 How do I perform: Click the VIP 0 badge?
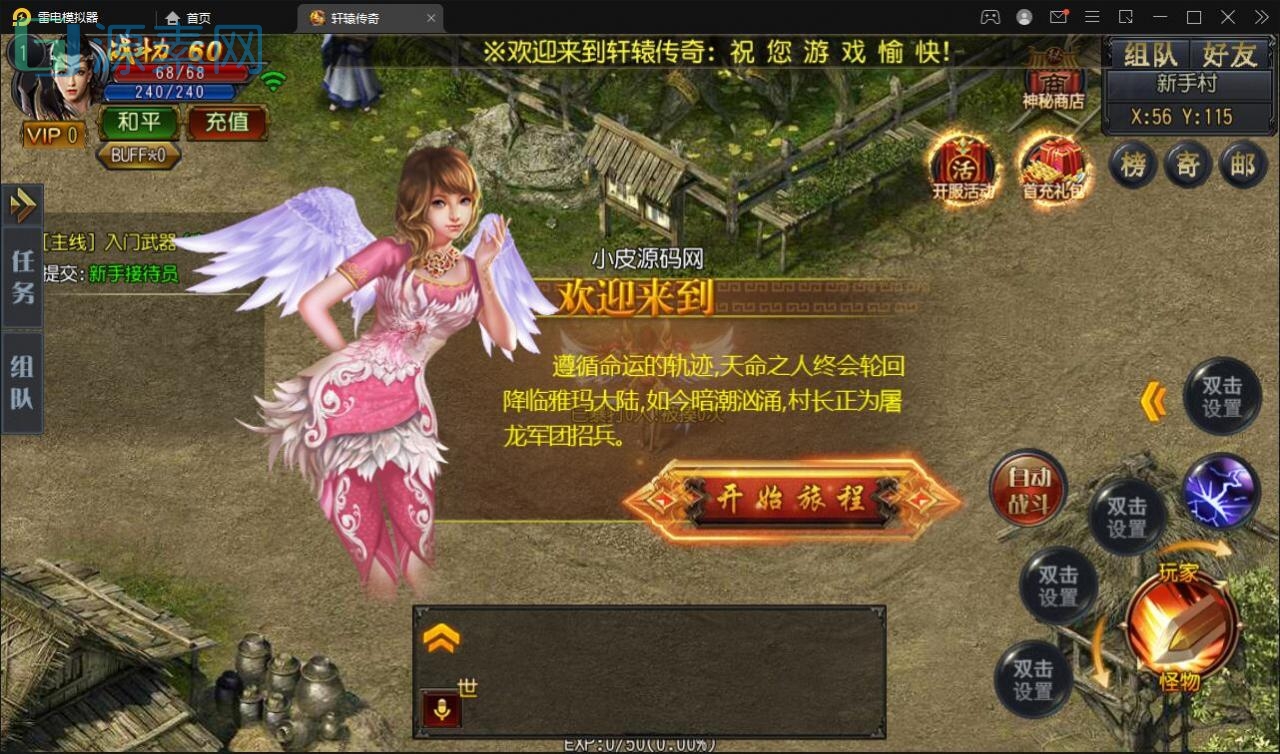click(x=52, y=134)
